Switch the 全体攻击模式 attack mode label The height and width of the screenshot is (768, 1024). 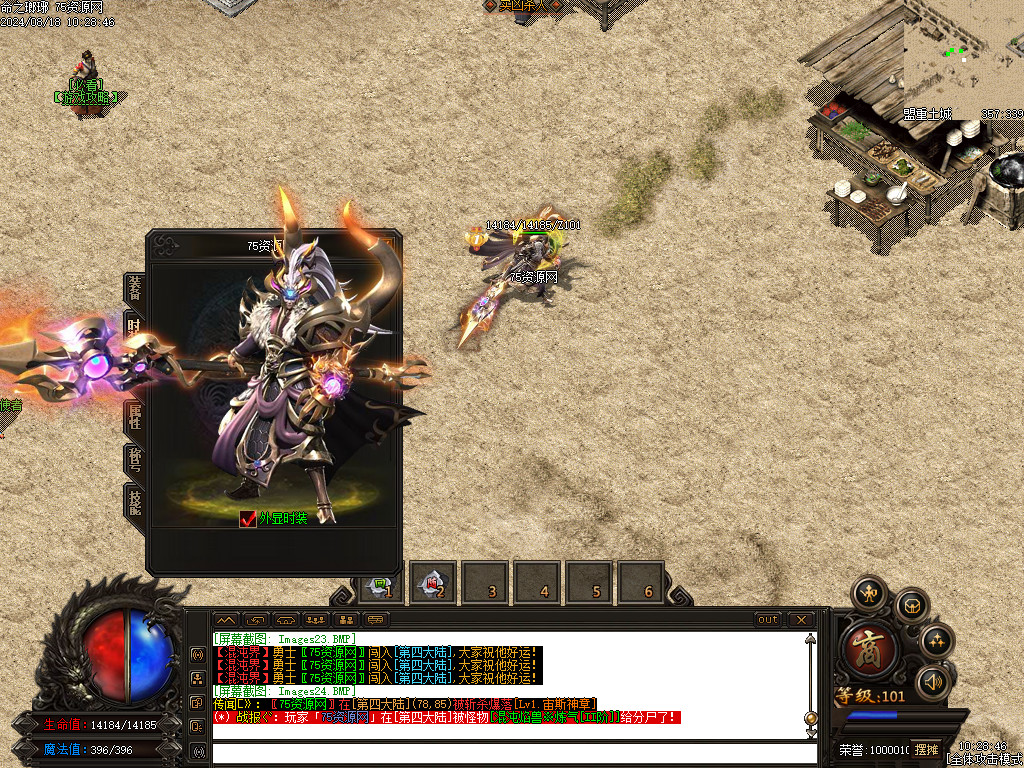coord(985,760)
